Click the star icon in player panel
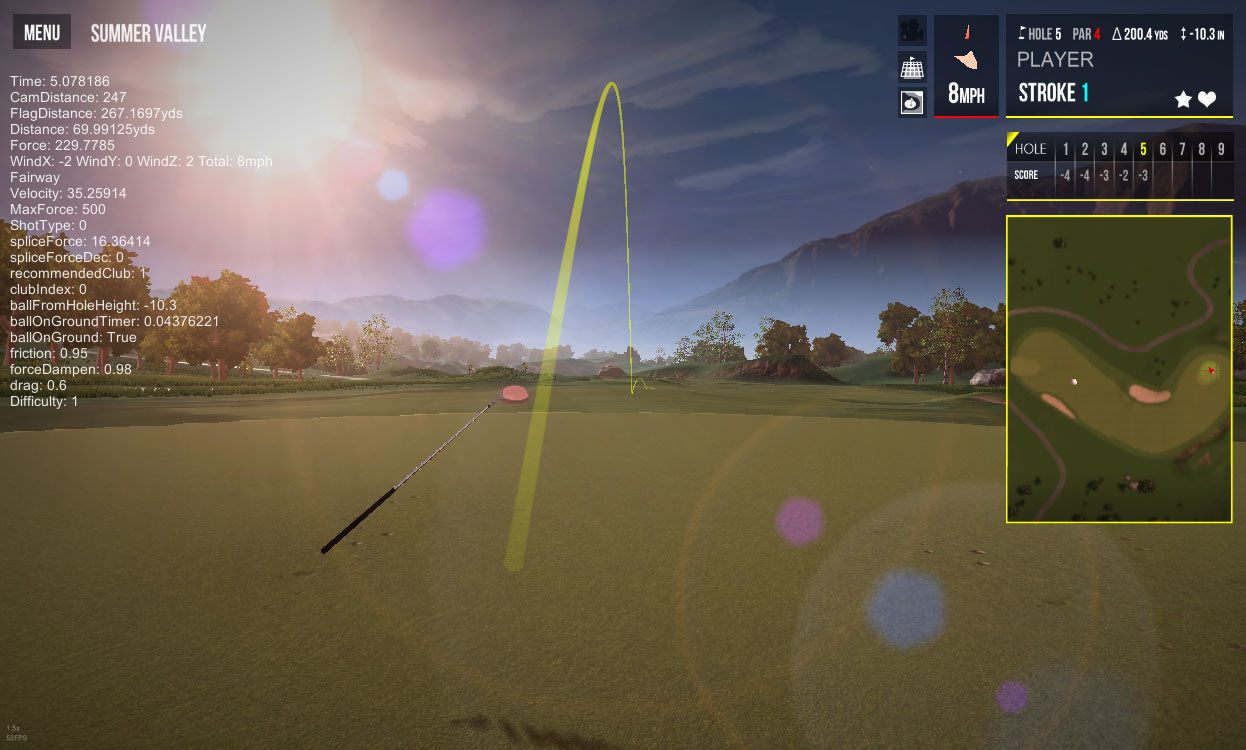 click(x=1183, y=99)
